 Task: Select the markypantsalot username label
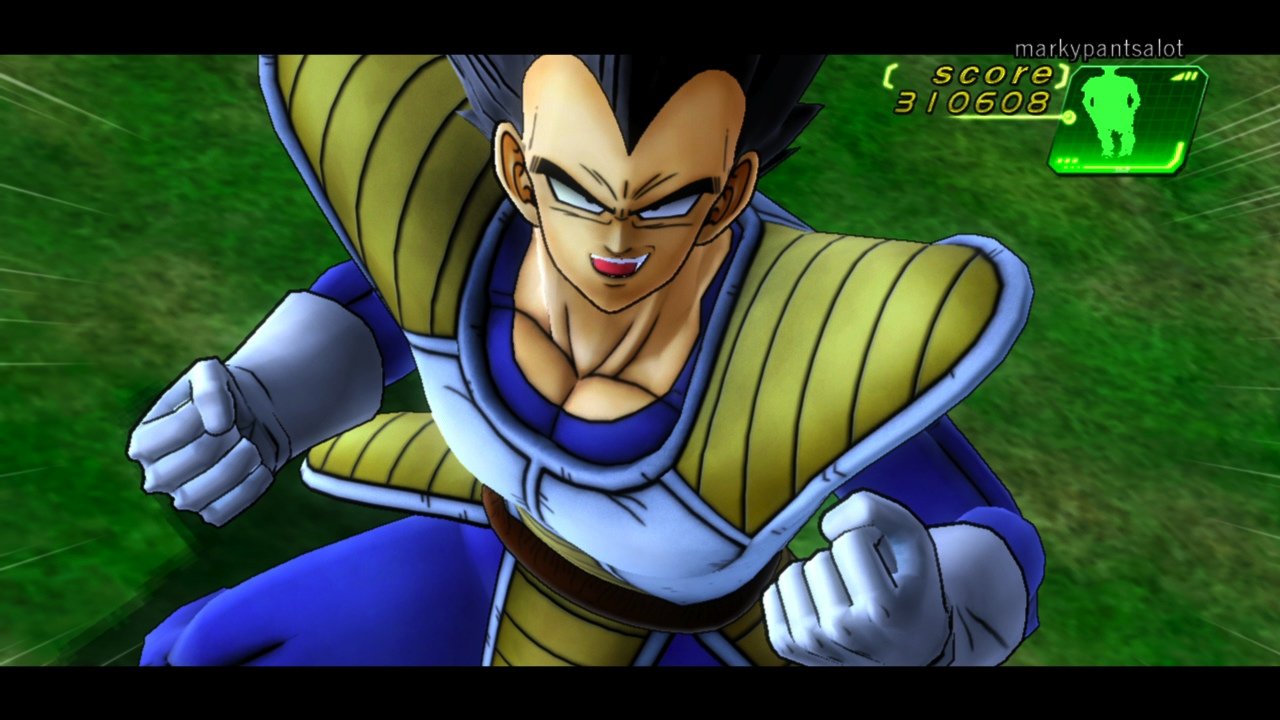tap(1099, 46)
